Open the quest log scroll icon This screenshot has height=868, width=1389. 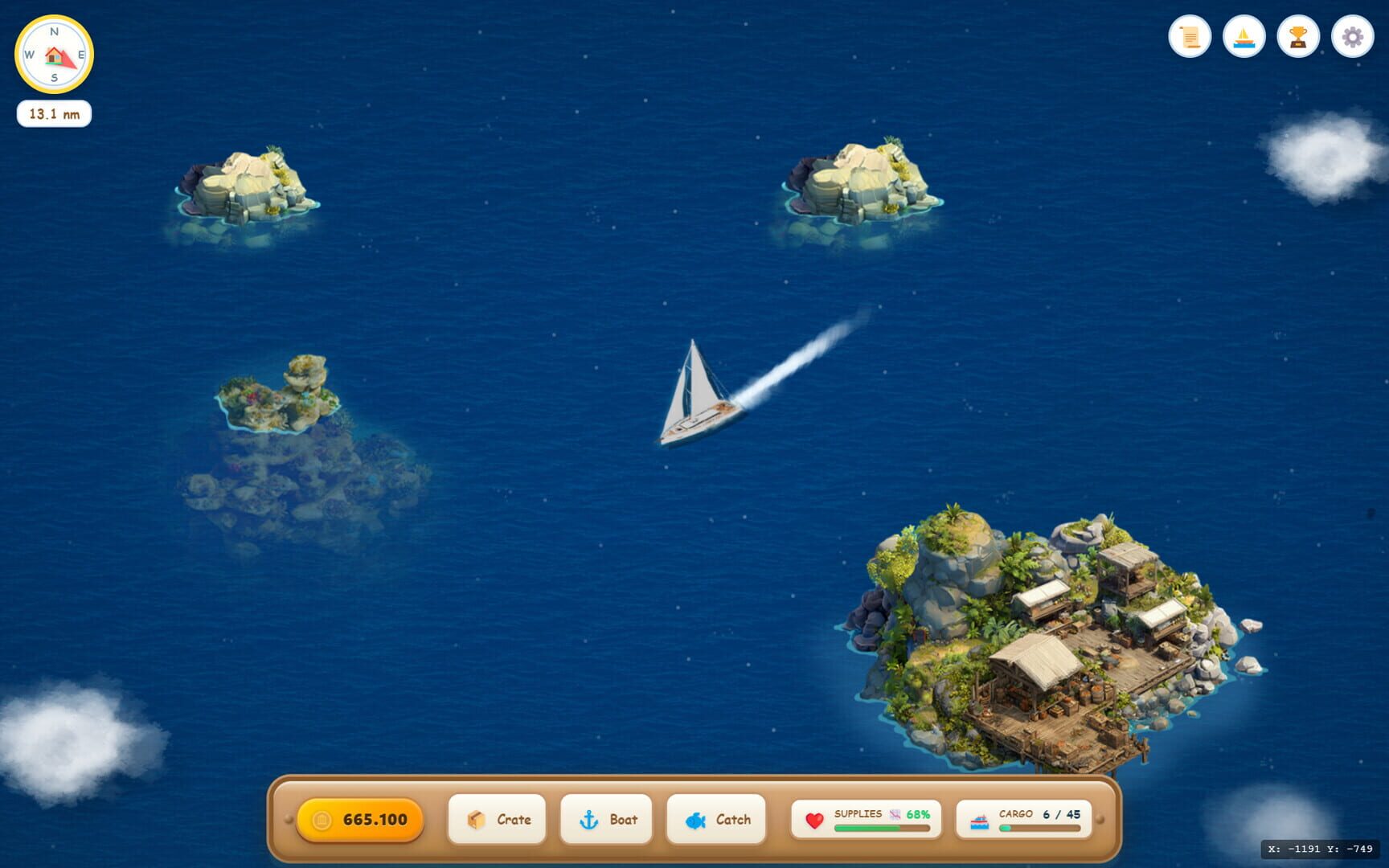click(x=1190, y=36)
